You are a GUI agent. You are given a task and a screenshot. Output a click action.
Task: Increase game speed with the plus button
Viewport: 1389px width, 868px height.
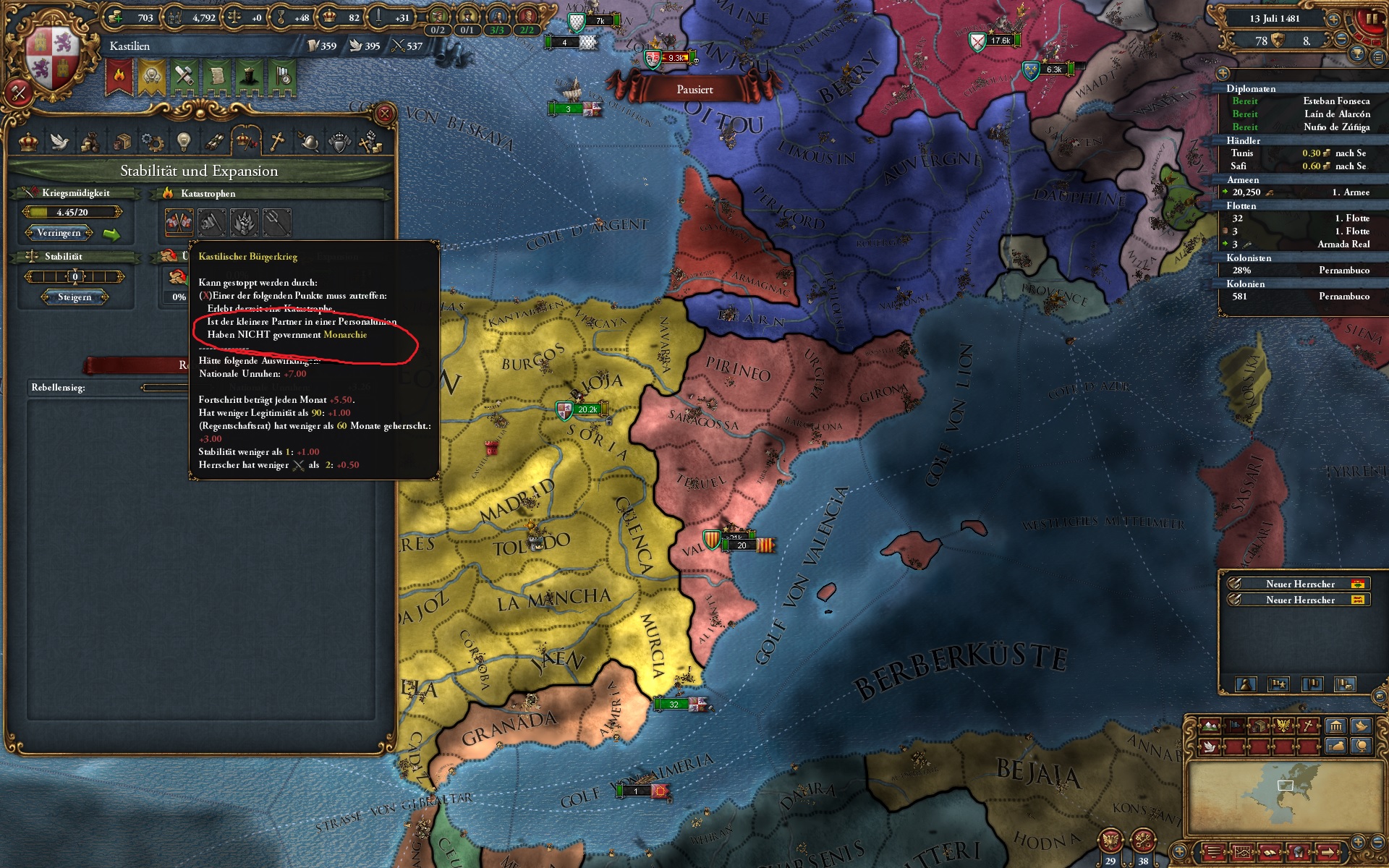coord(1333,20)
